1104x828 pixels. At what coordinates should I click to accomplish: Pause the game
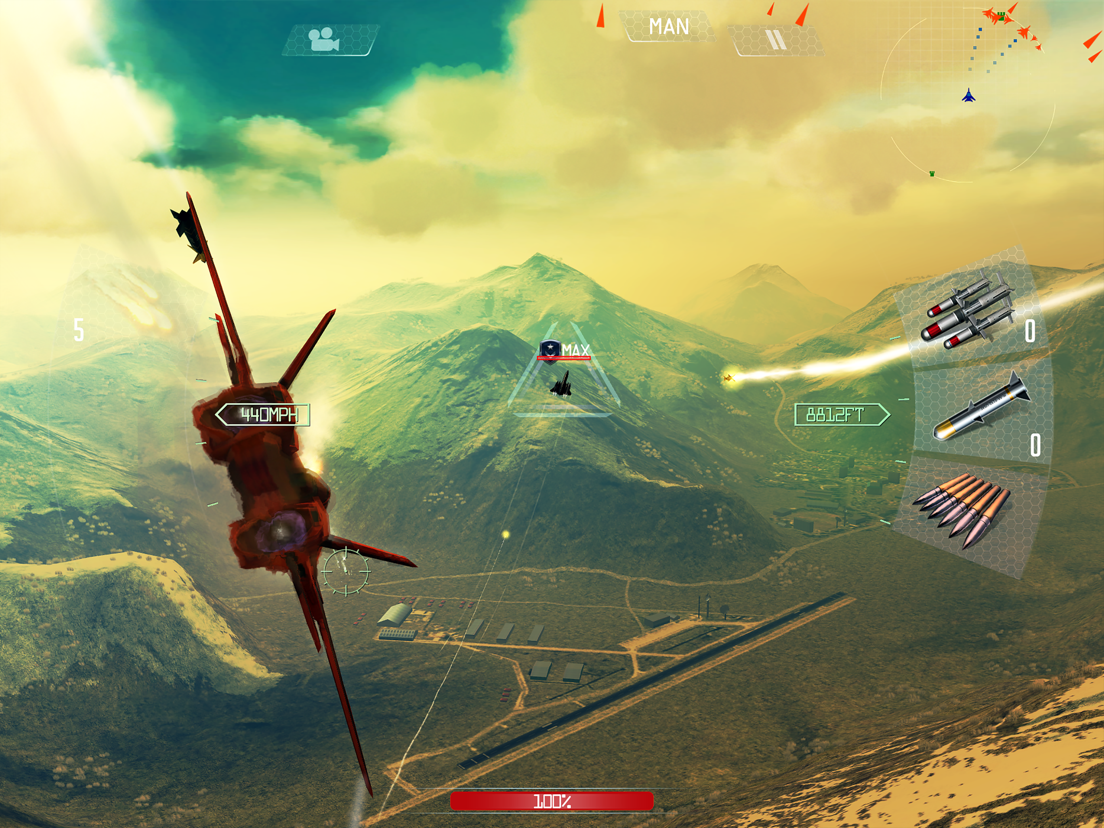click(x=776, y=40)
